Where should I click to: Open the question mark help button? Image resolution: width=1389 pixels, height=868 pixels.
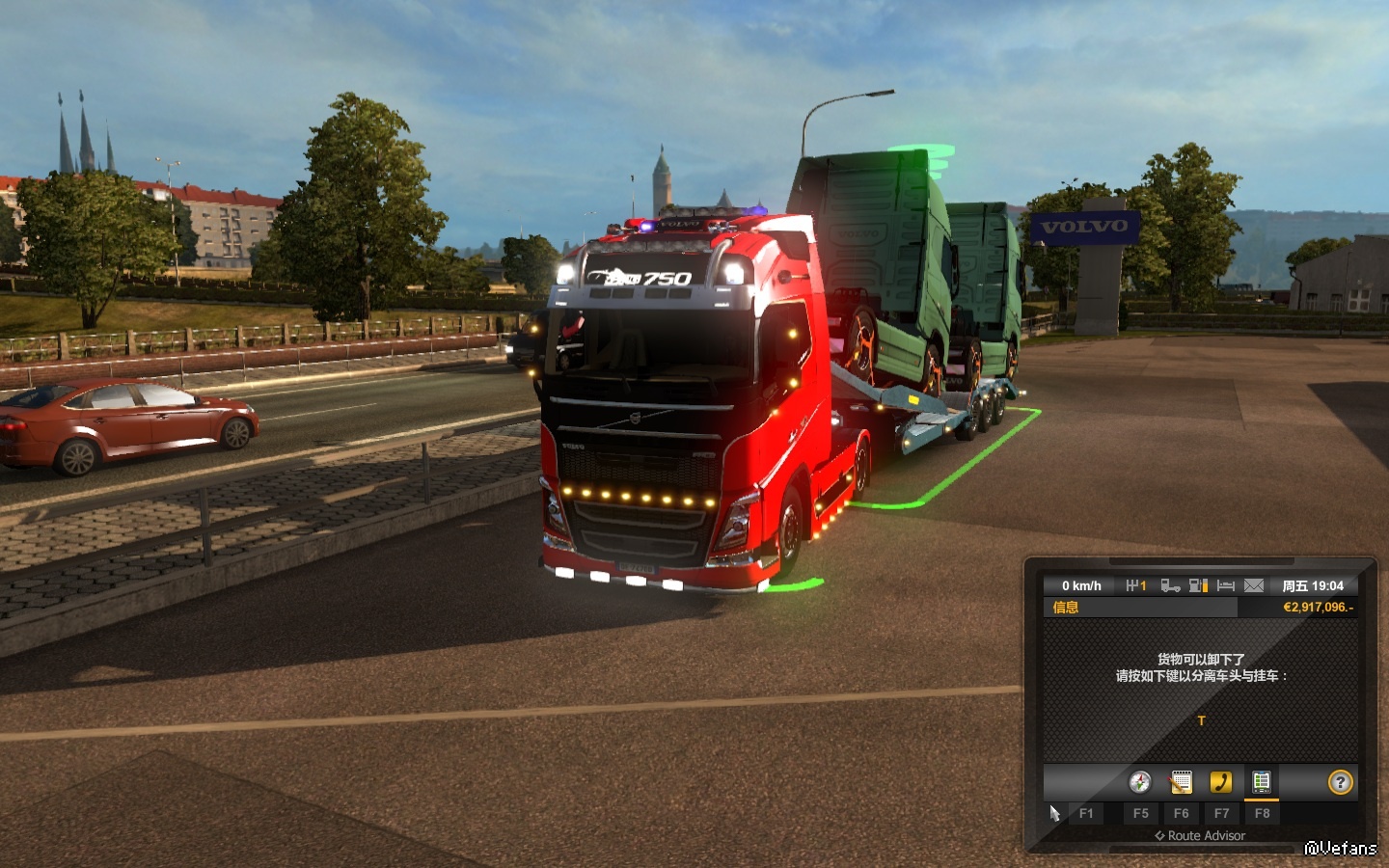point(1341,782)
